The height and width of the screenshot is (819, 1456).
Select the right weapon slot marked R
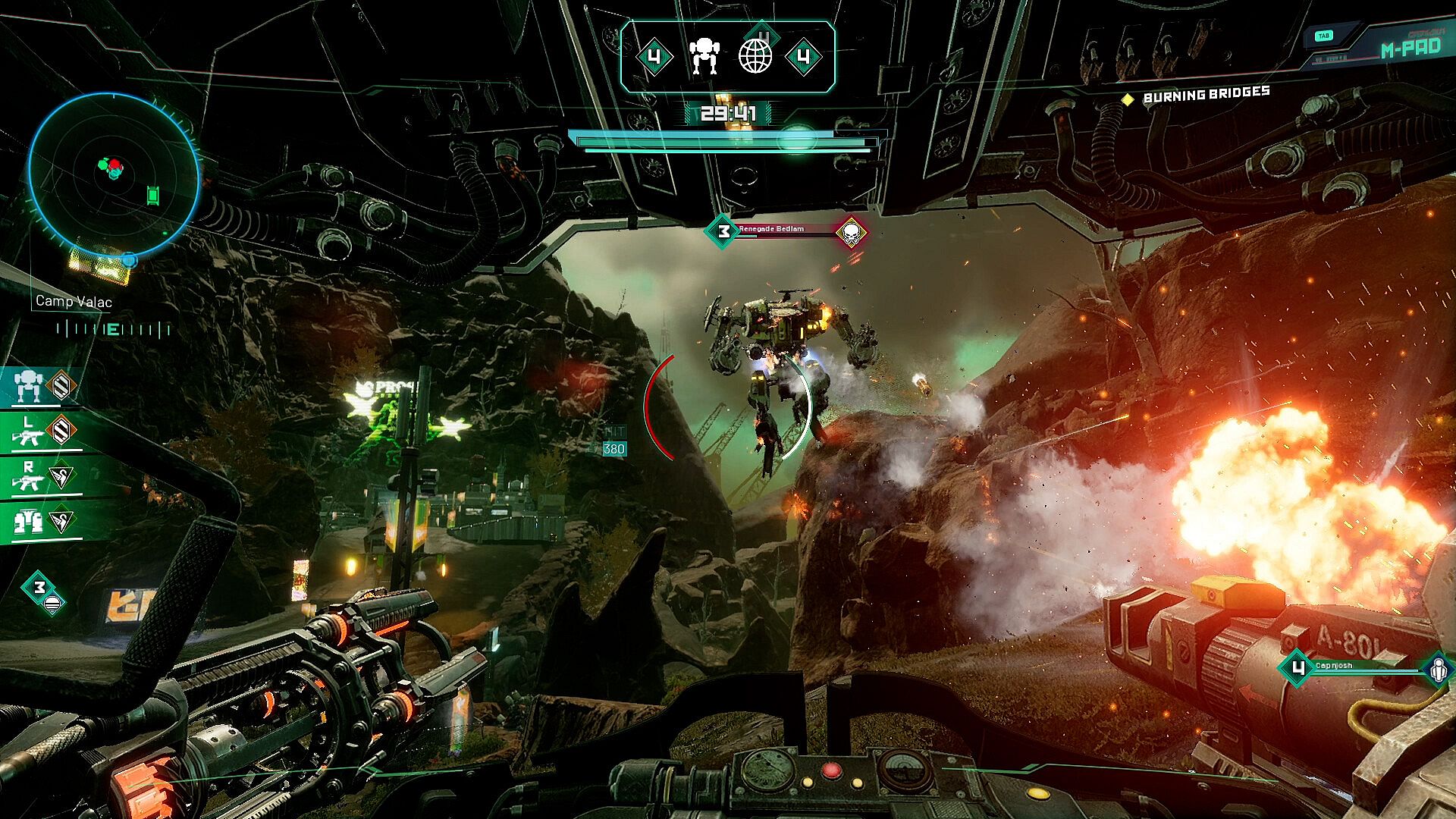click(45, 477)
